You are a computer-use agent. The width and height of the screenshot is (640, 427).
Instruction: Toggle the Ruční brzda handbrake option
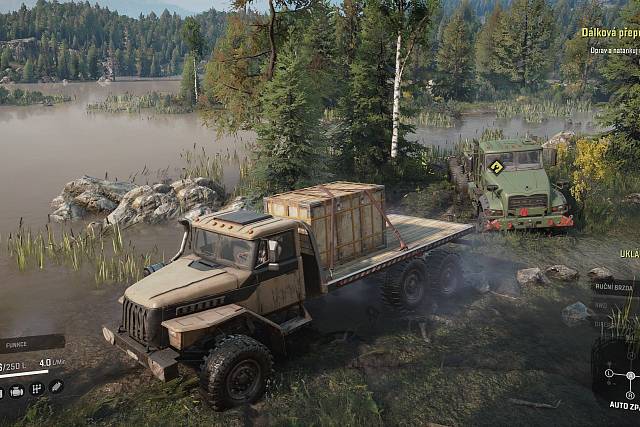coord(613,287)
